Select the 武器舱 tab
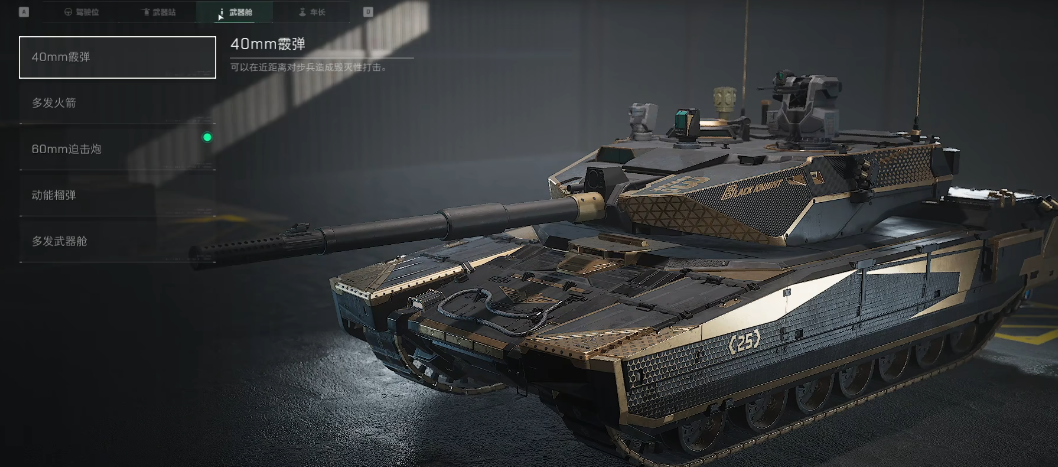Screen dimensions: 1058x467 (236, 12)
